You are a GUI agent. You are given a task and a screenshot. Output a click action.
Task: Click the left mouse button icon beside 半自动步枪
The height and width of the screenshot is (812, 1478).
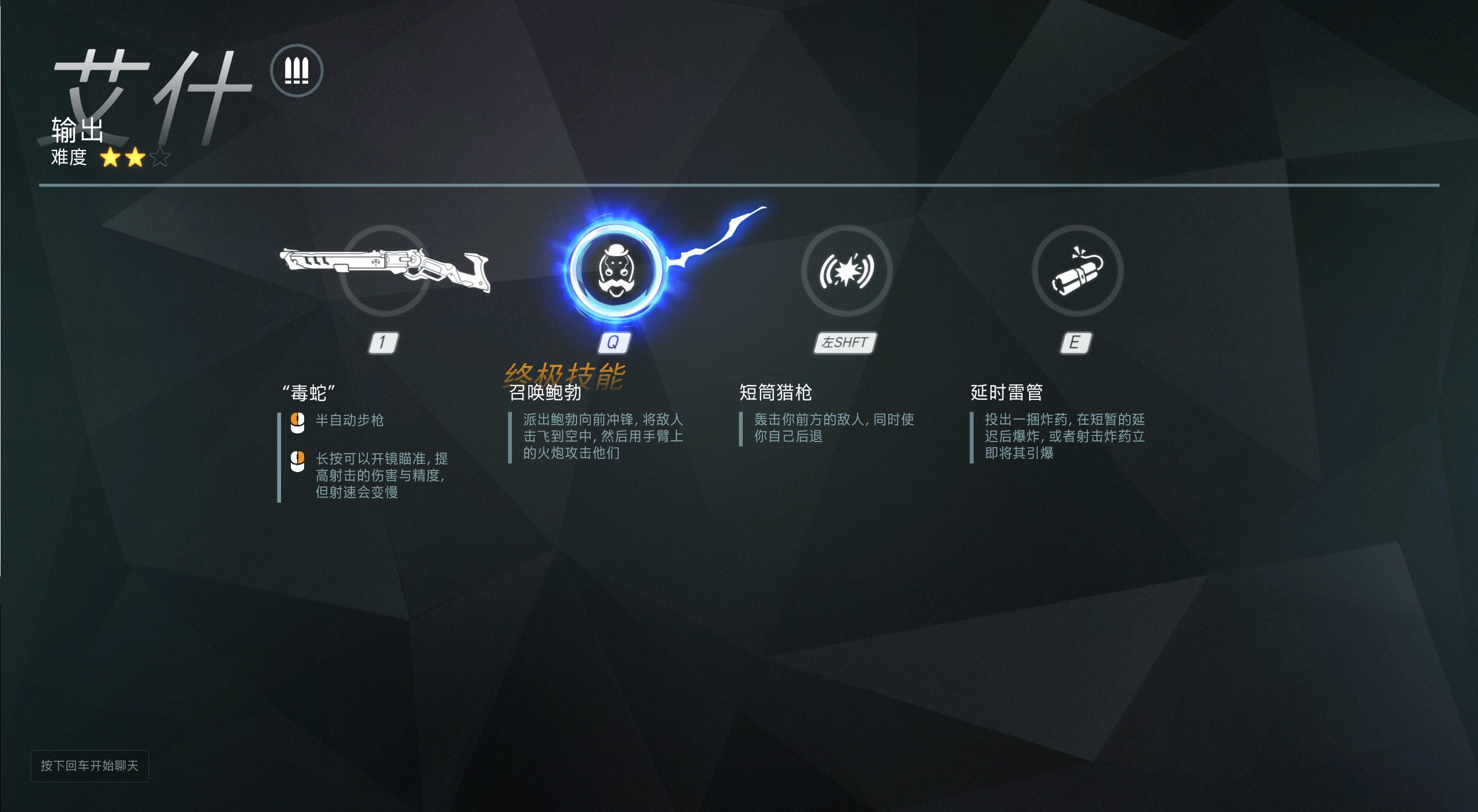point(297,421)
